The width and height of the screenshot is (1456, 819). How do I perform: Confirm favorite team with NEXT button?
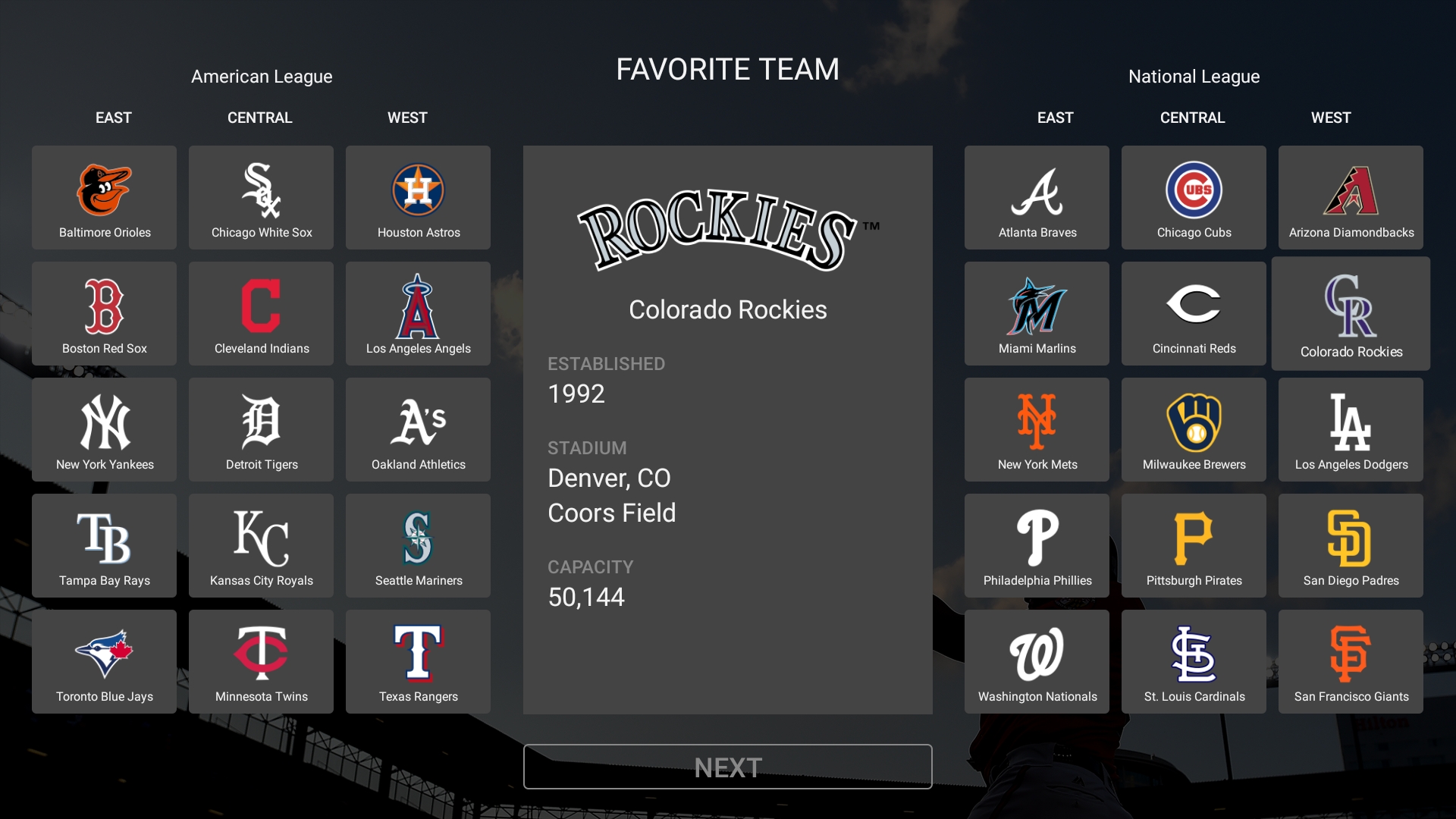[x=727, y=767]
